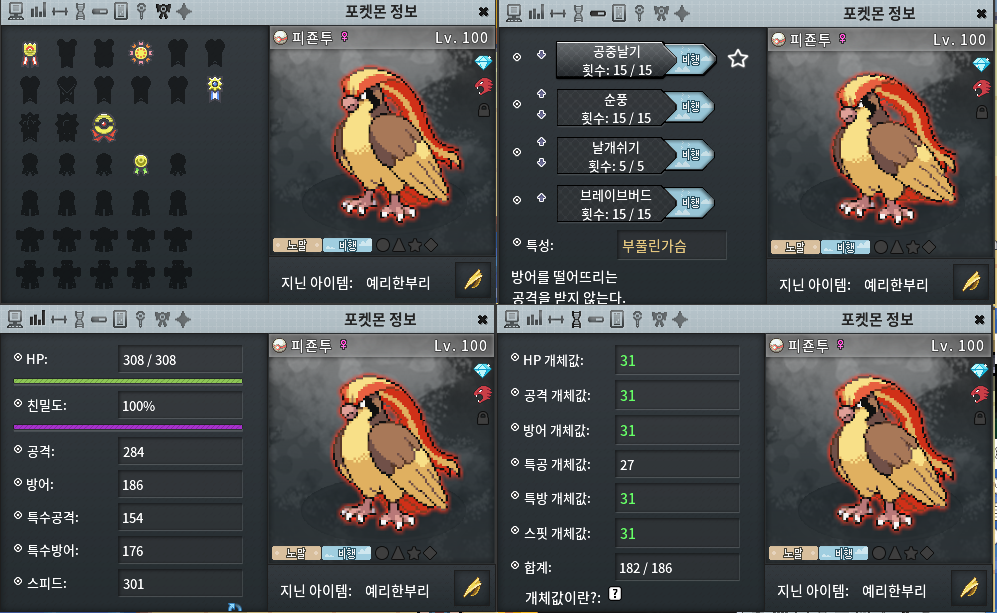The height and width of the screenshot is (613, 997).
Task: Select the orange sun-shaped ribbon
Action: click(x=140, y=53)
